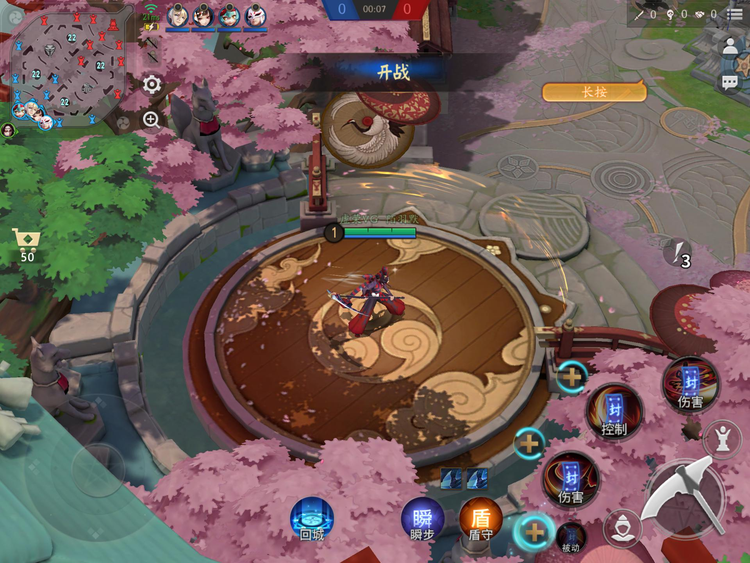Select the tower target button
750x563 pixels.
coord(722,437)
